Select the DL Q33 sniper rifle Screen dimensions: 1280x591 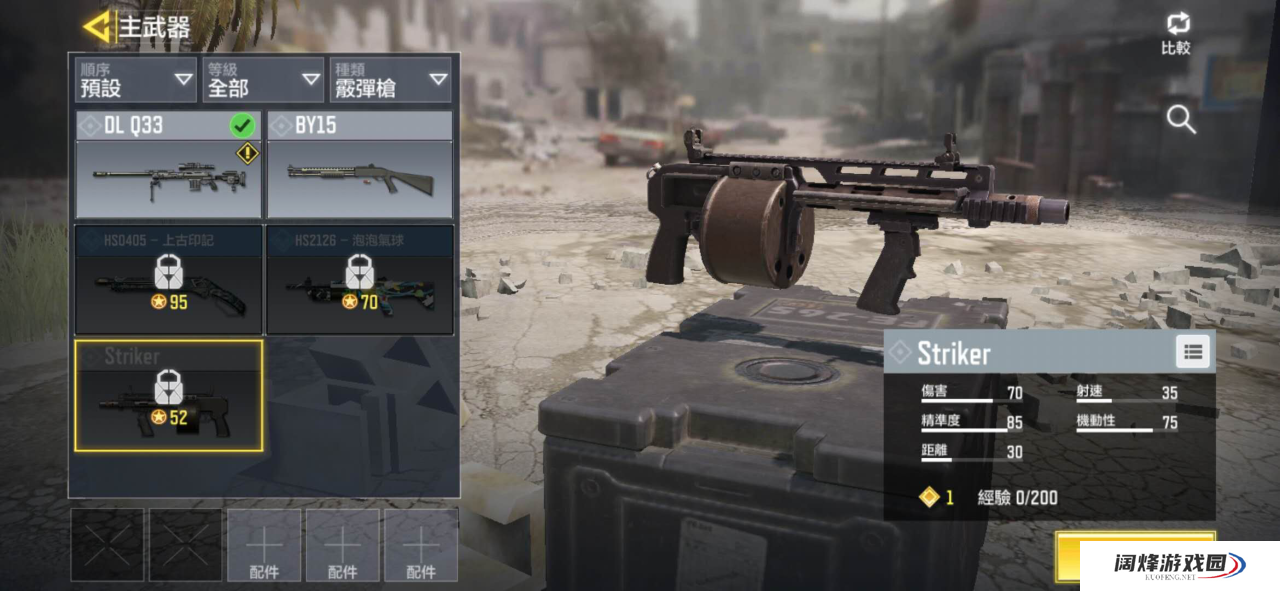tap(168, 165)
